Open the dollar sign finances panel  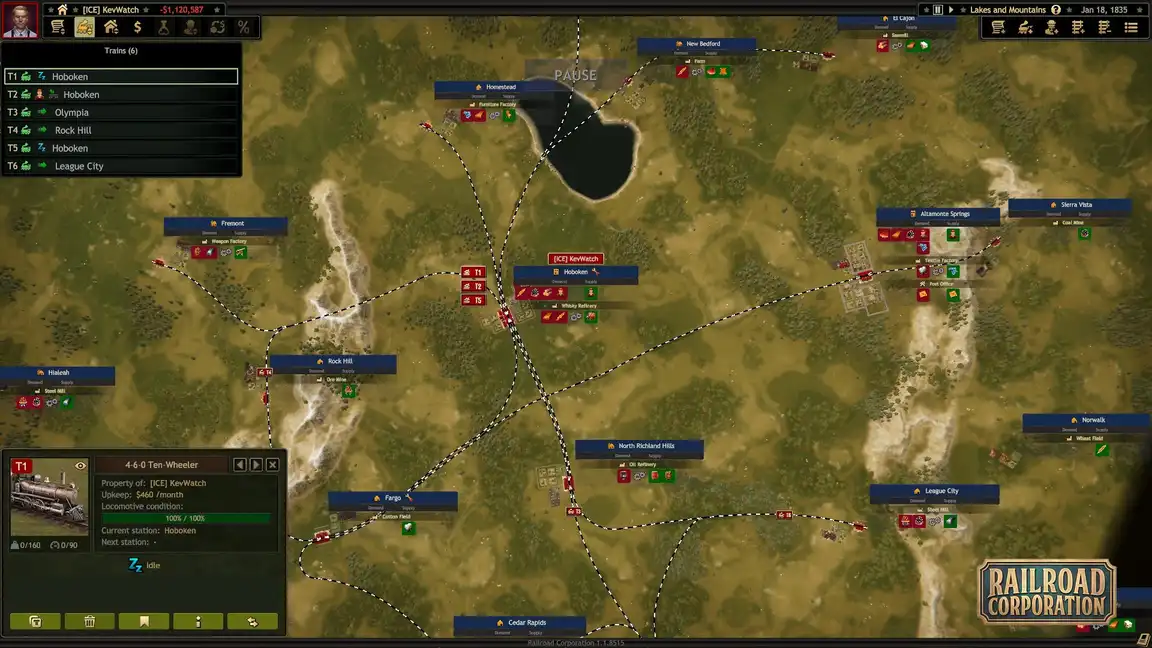coord(138,27)
